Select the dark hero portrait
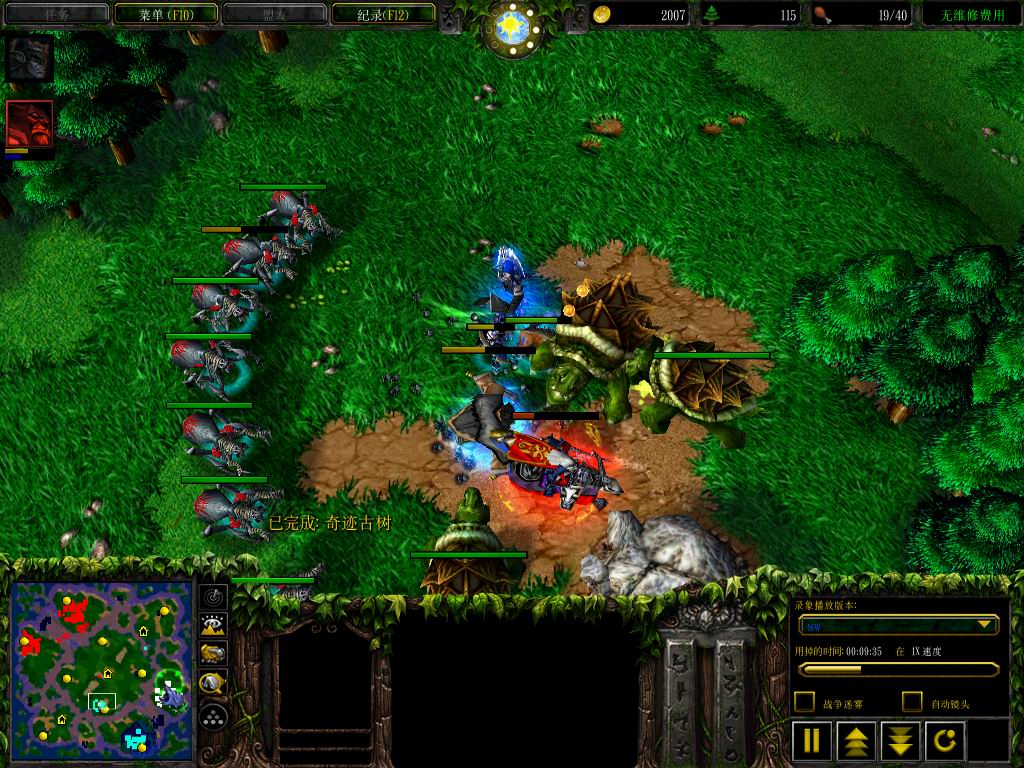This screenshot has width=1024, height=768. click(29, 59)
